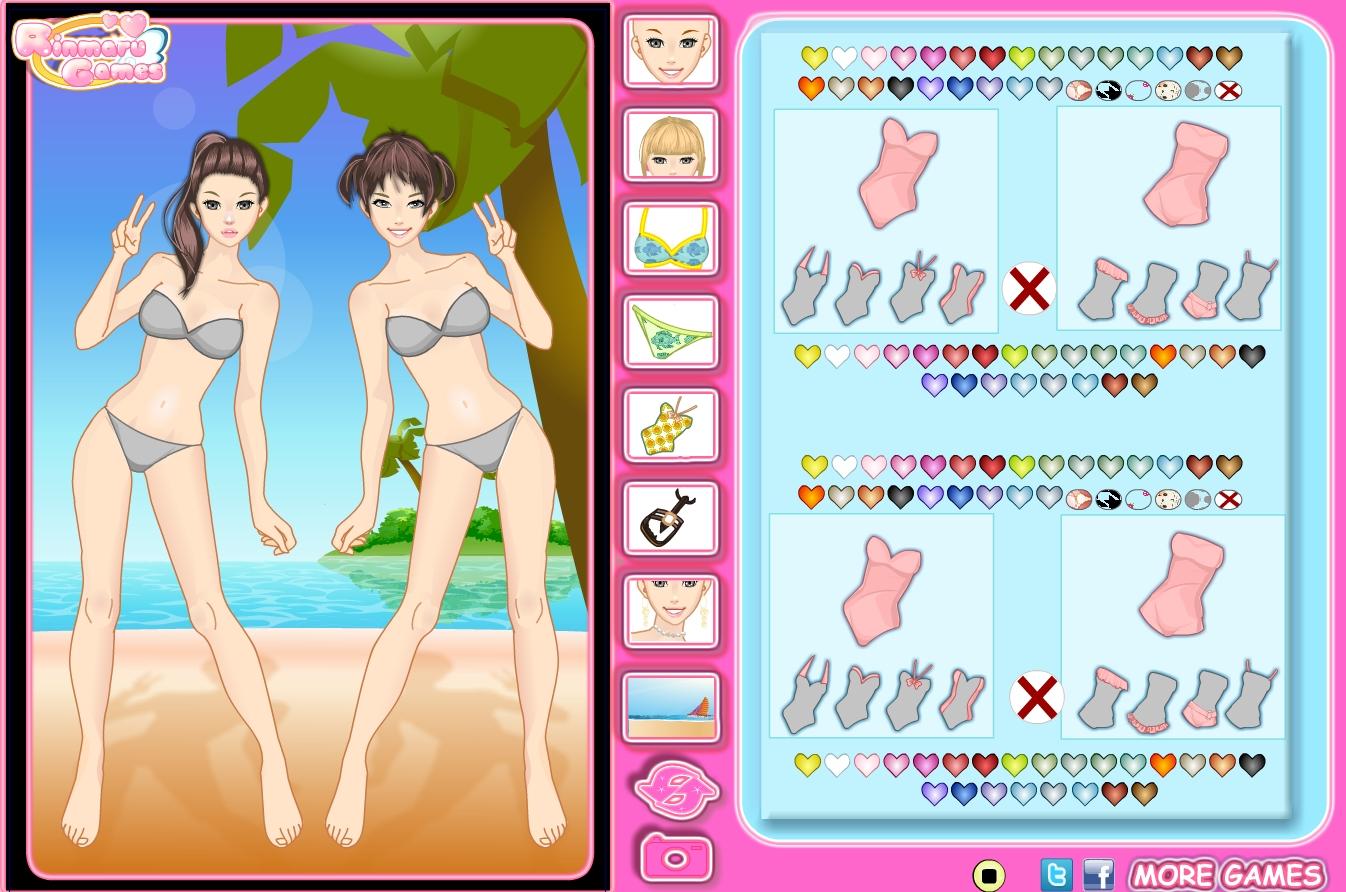
Task: Open the More Games link
Action: coord(1226,875)
